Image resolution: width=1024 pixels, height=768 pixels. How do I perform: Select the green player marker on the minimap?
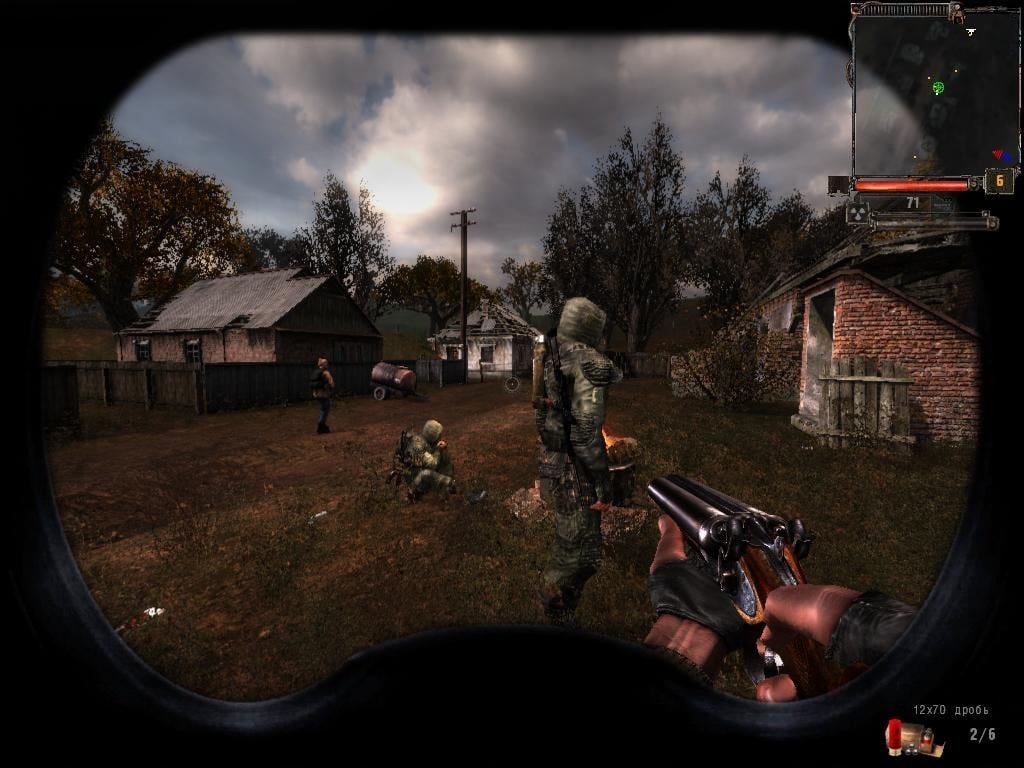938,88
